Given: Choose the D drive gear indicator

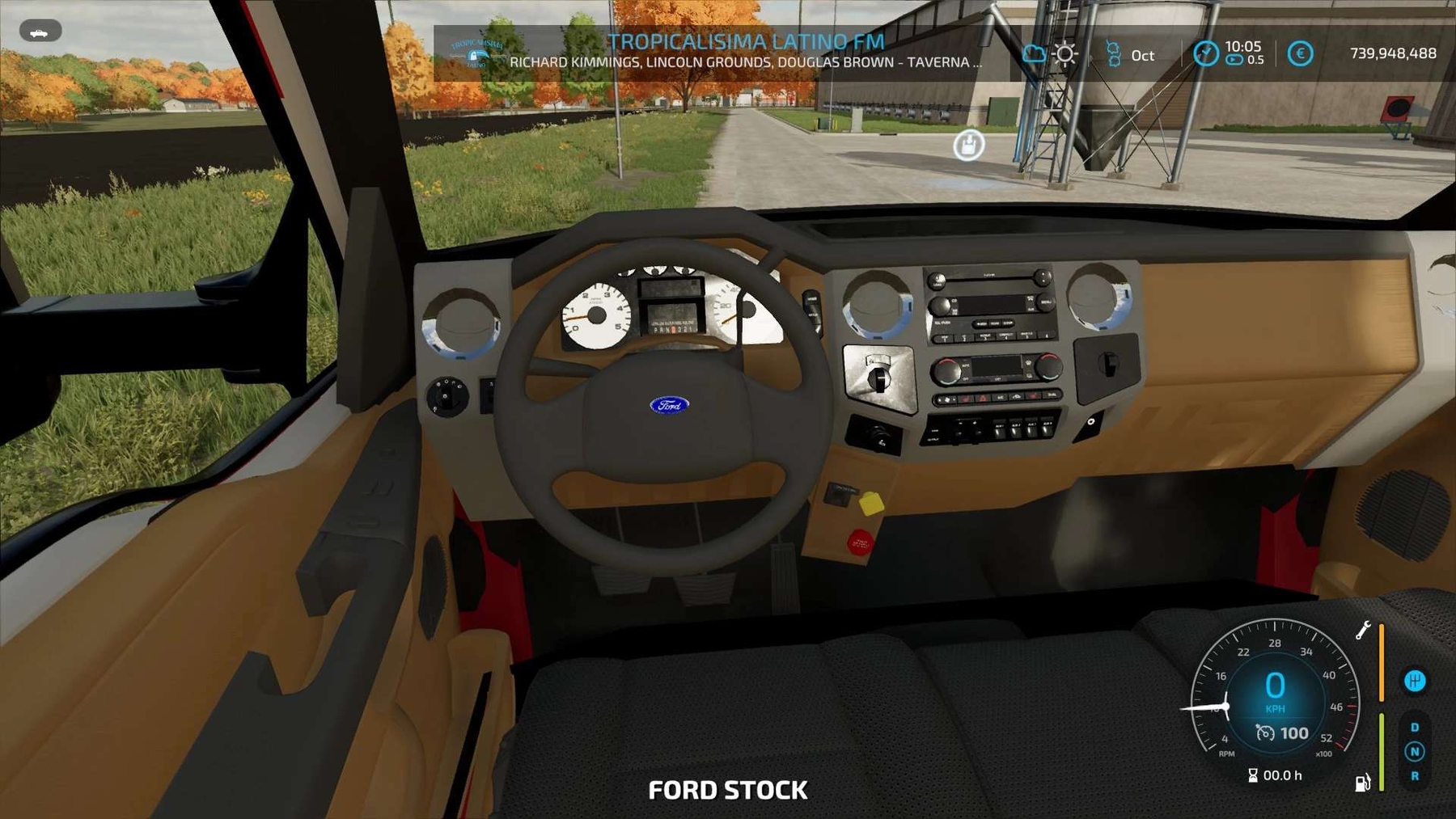Looking at the screenshot, I should click(1414, 727).
